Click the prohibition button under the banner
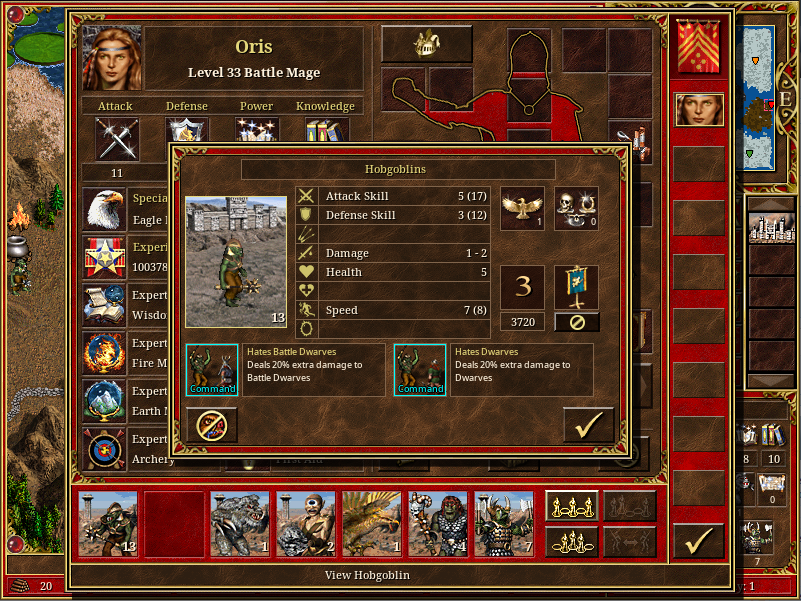This screenshot has height=601, width=801. [576, 322]
